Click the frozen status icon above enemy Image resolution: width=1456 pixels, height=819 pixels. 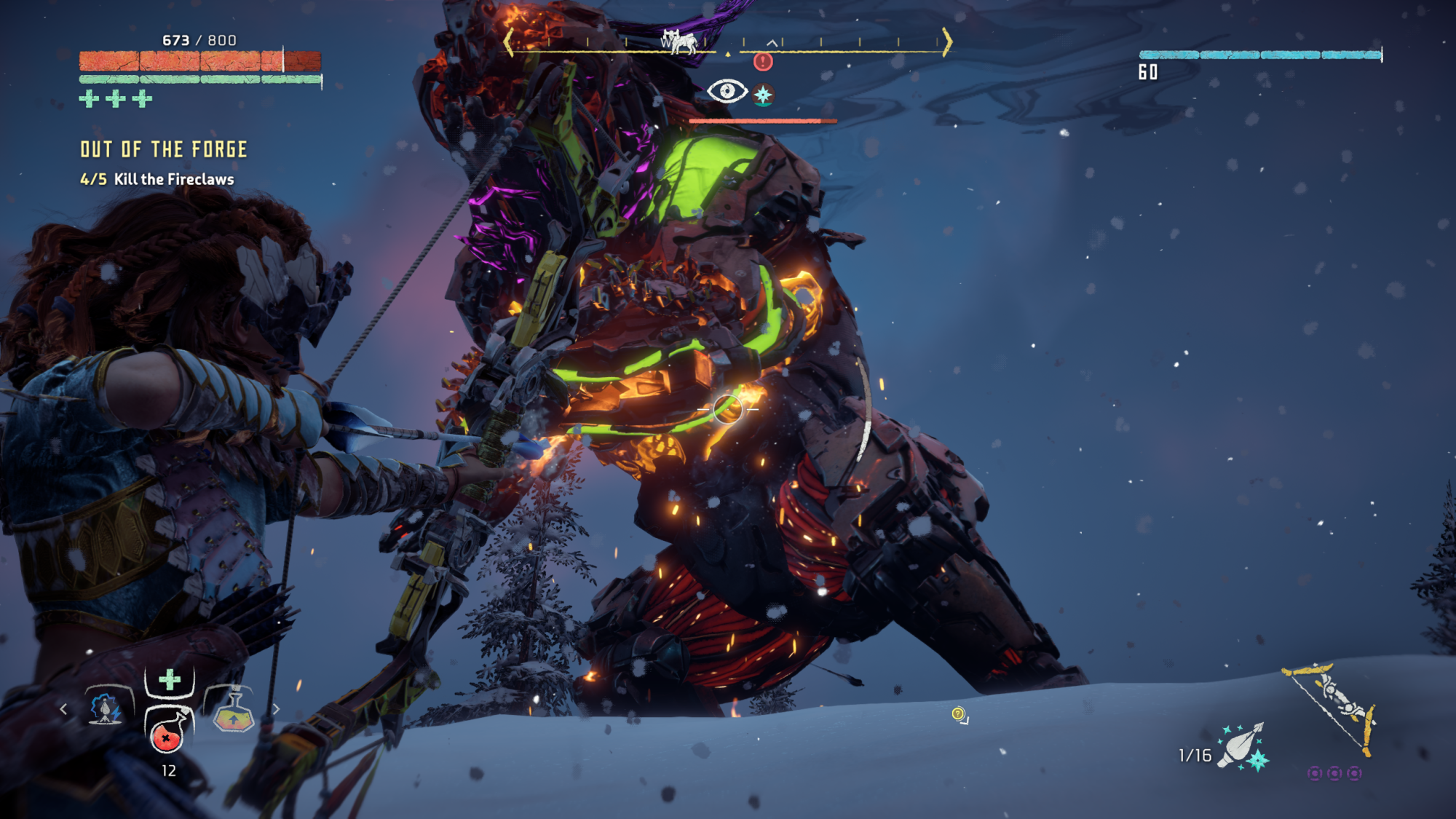763,95
